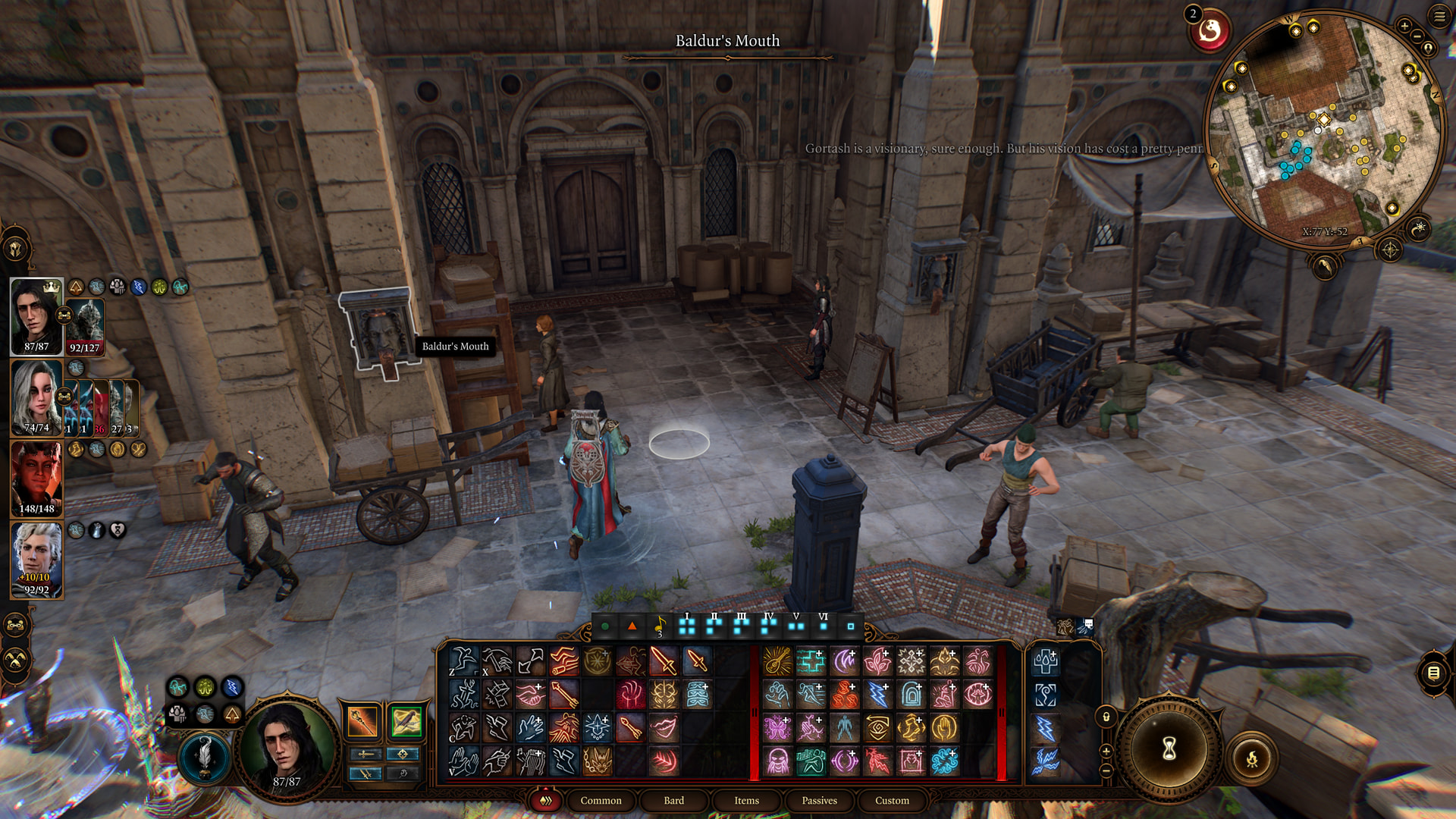Click the quill-and-inkpot icon beside the portrait
1456x819 pixels.
[x=204, y=757]
